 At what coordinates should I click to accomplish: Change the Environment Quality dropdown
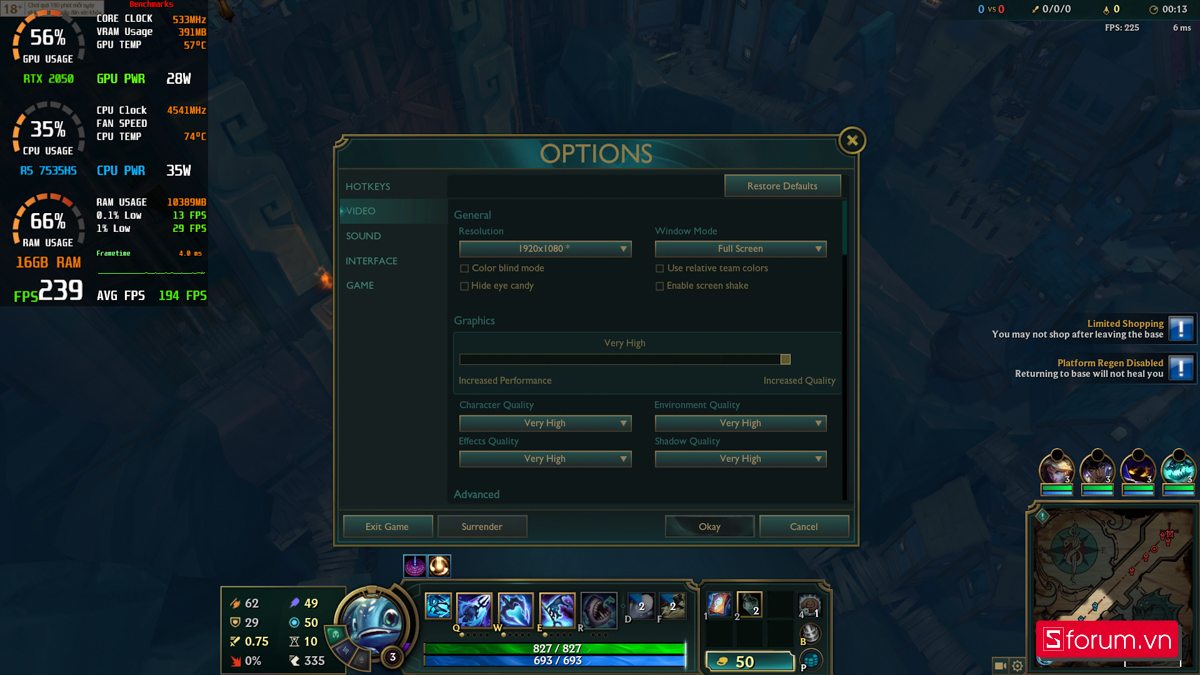coord(740,423)
